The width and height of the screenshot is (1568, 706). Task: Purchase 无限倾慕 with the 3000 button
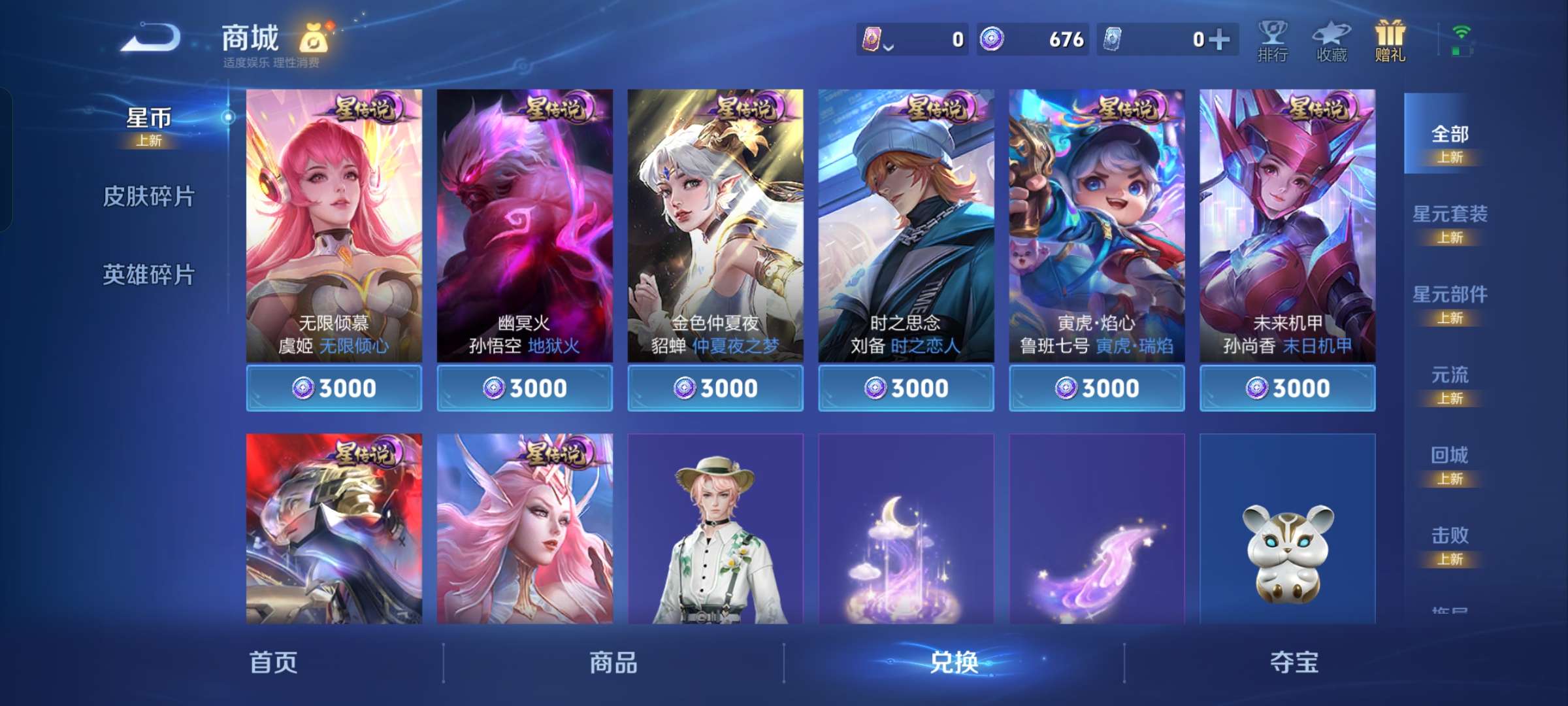(335, 387)
